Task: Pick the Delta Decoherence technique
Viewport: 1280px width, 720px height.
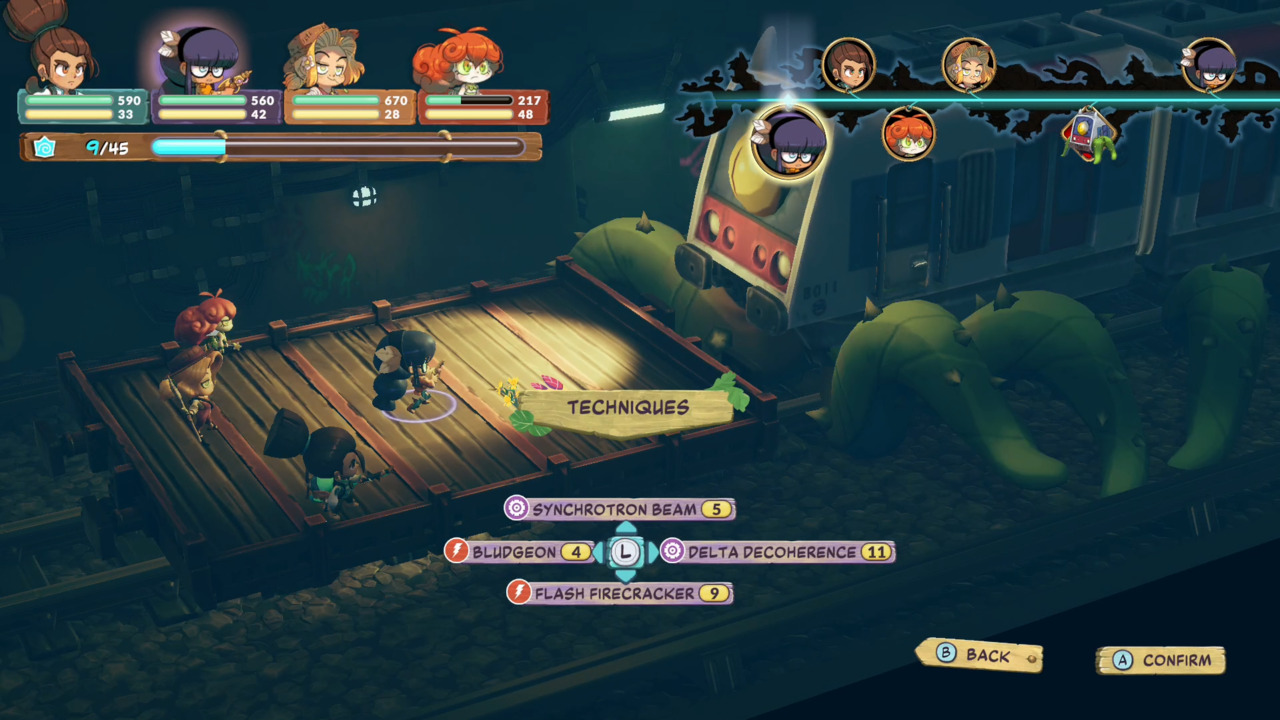Action: click(x=776, y=552)
